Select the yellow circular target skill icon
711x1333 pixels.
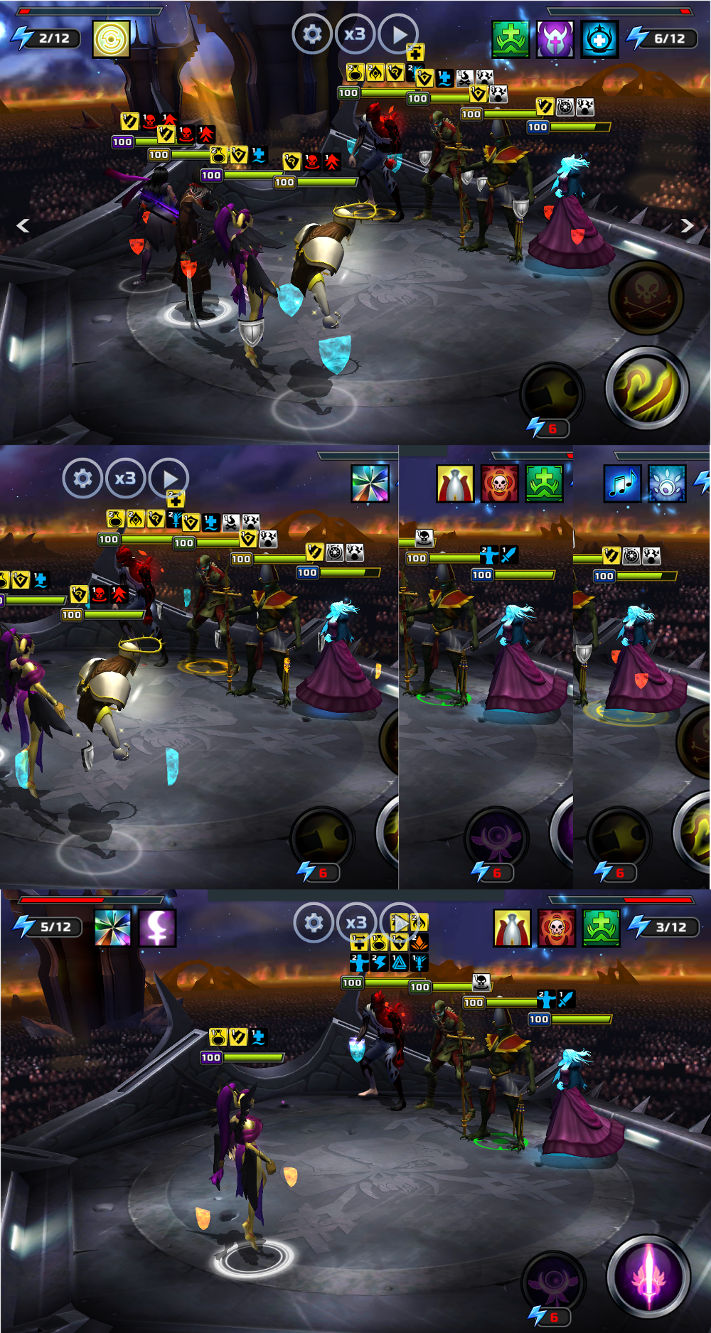(x=111, y=39)
